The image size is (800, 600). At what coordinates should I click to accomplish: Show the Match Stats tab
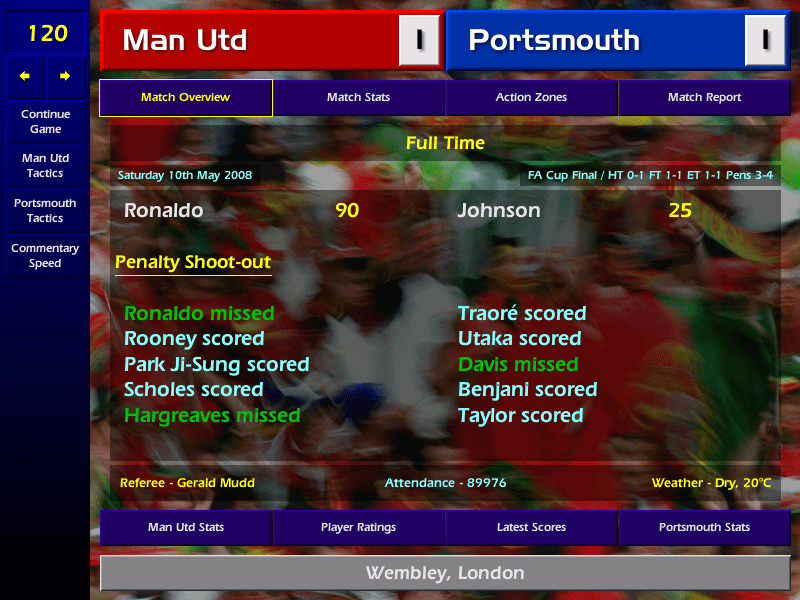(x=358, y=98)
